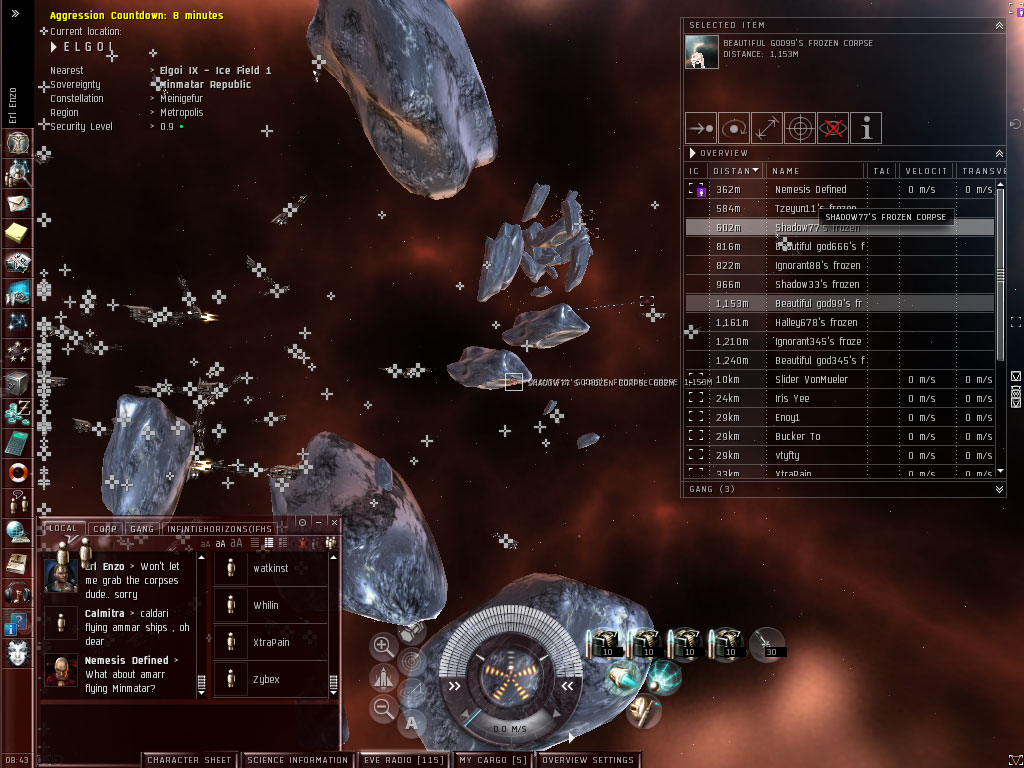Viewport: 1024px width, 768px height.
Task: Click the Approach button for selected item
Action: click(x=700, y=128)
